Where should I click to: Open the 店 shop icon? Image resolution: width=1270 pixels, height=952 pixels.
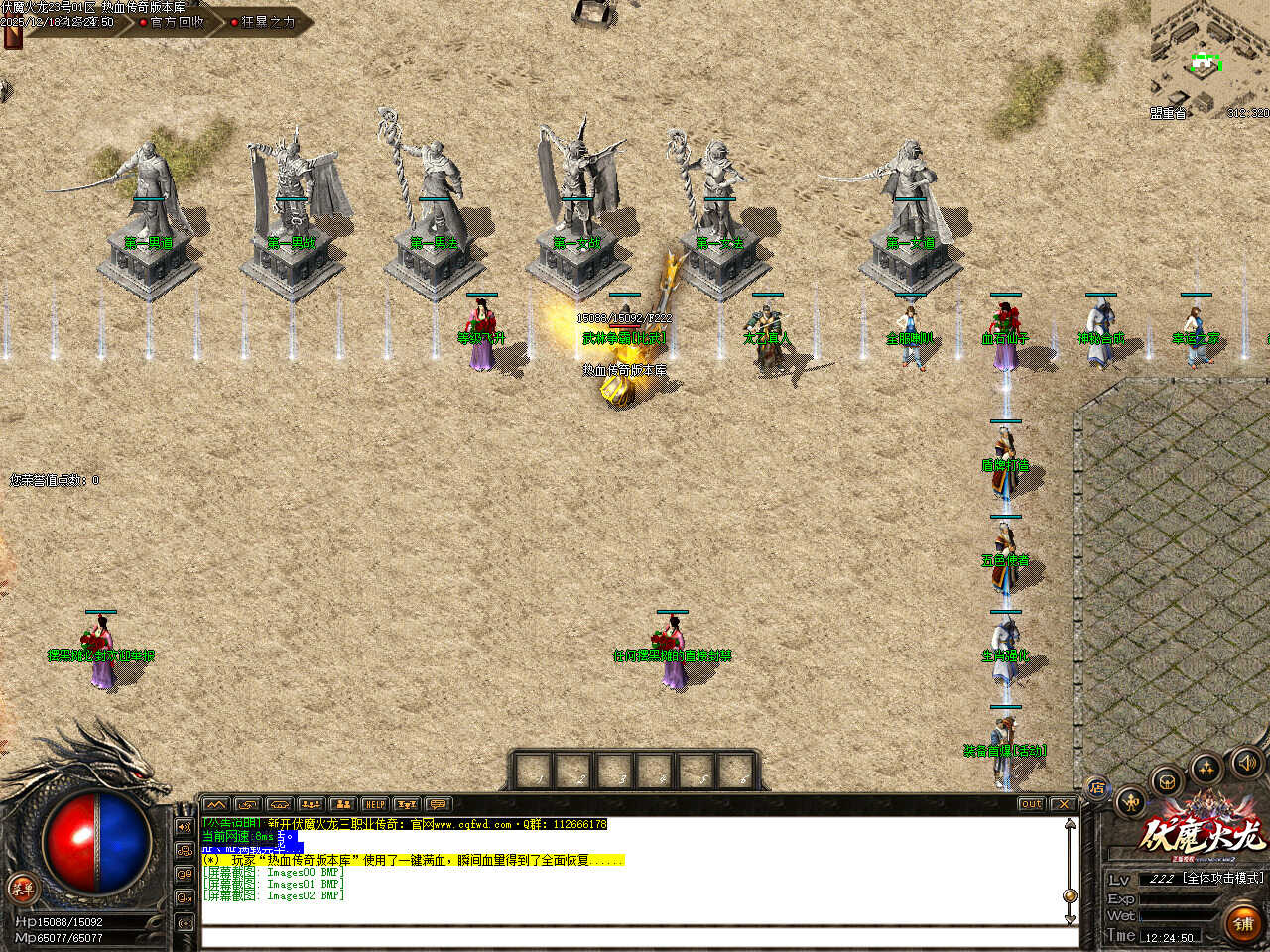(x=1097, y=788)
